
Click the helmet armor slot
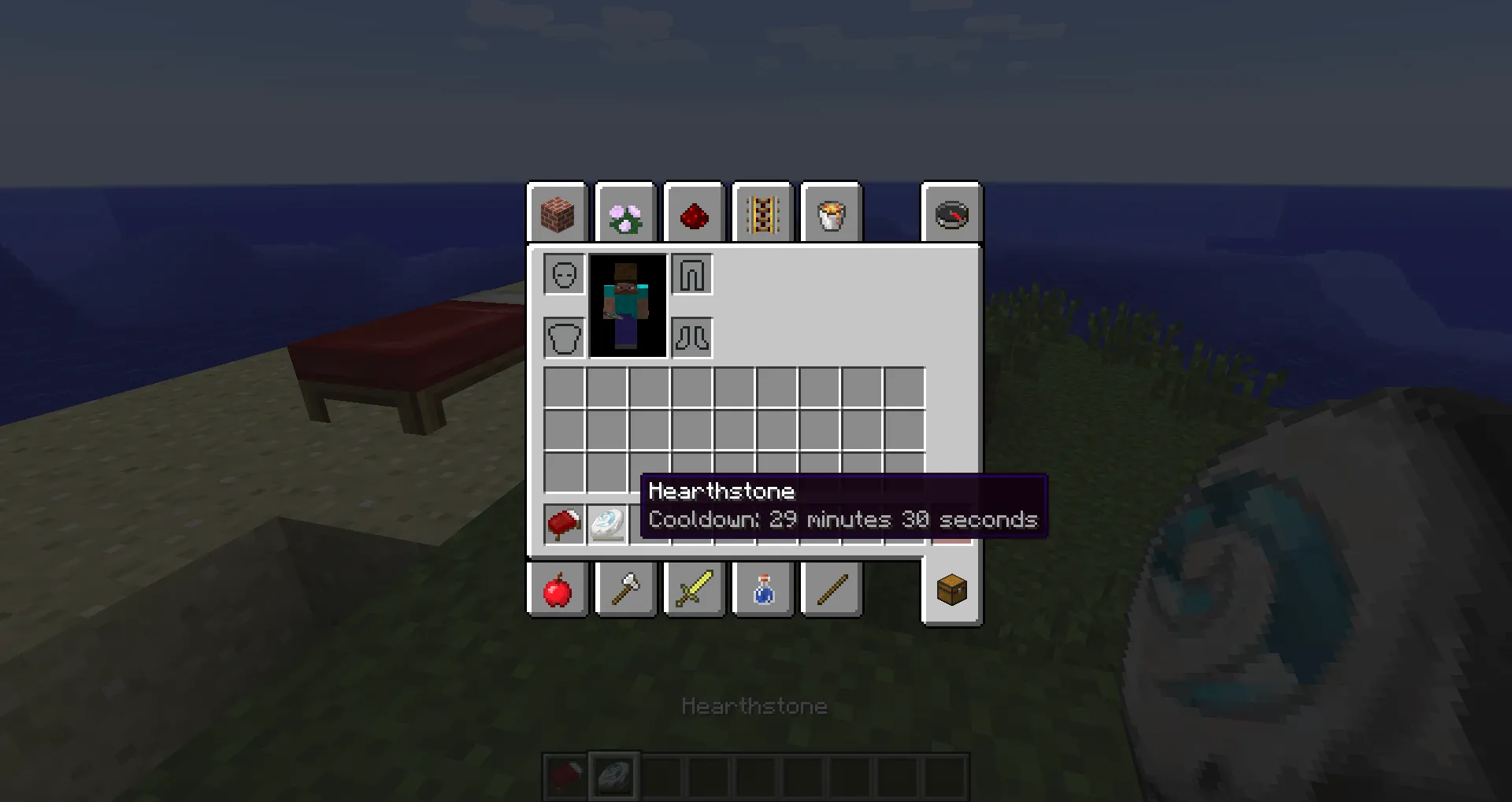564,274
